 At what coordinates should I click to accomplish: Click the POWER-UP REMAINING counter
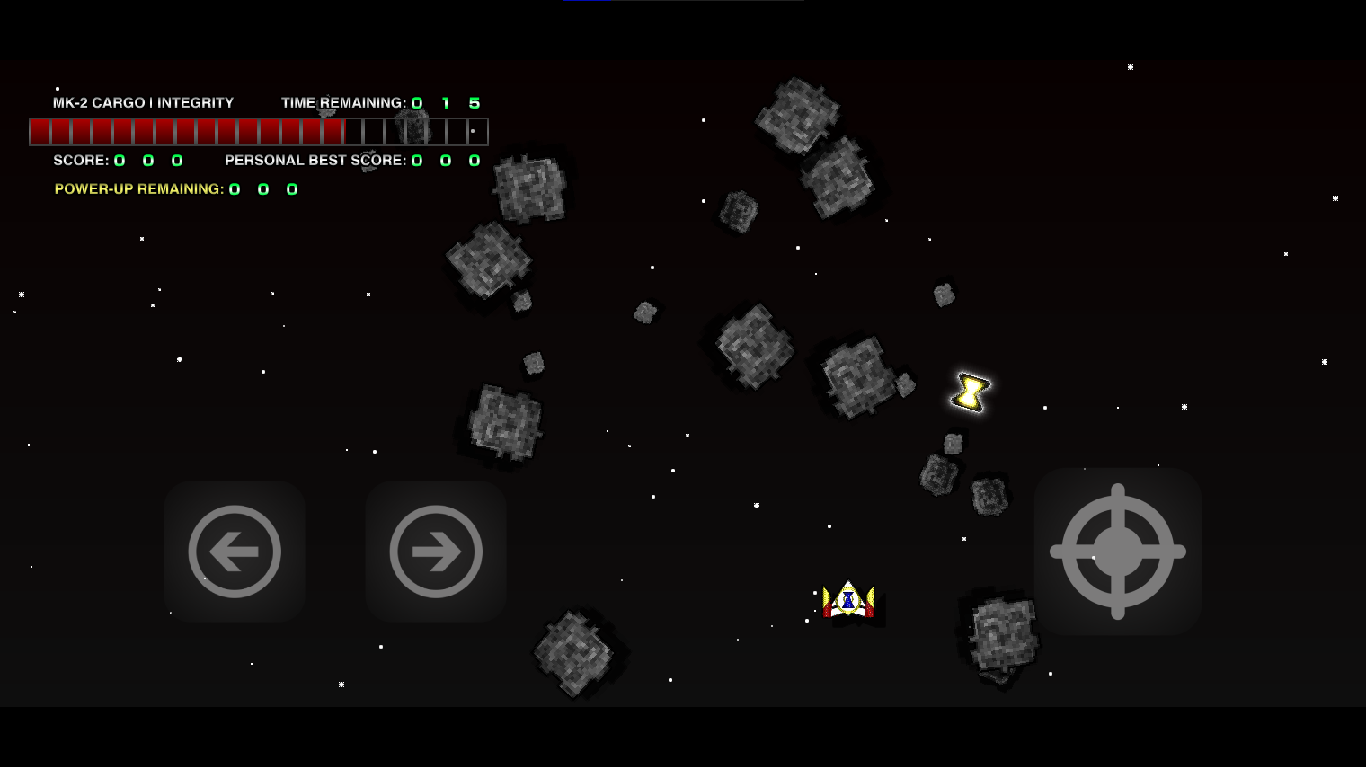pos(263,189)
